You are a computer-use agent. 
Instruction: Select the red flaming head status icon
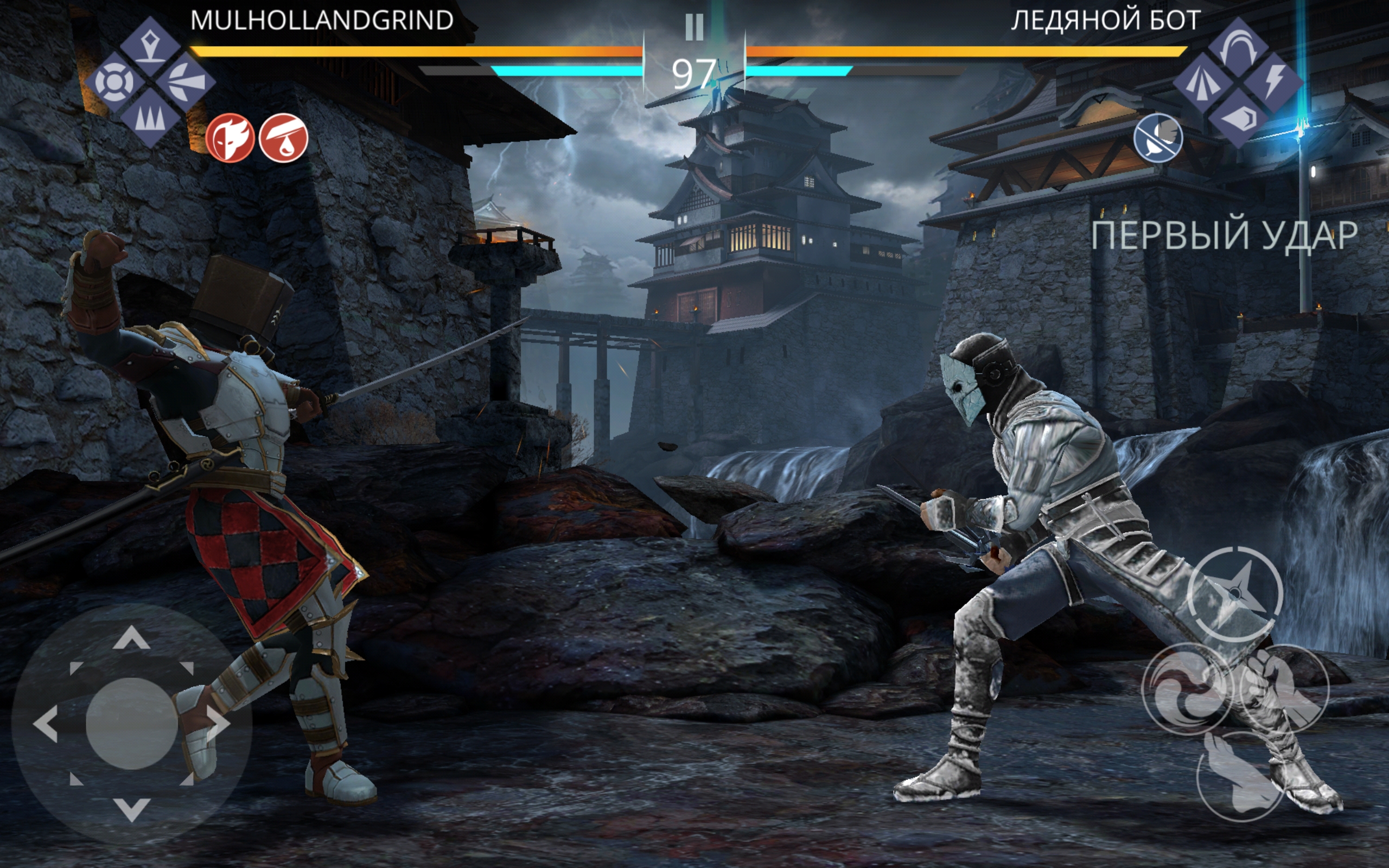(x=230, y=138)
